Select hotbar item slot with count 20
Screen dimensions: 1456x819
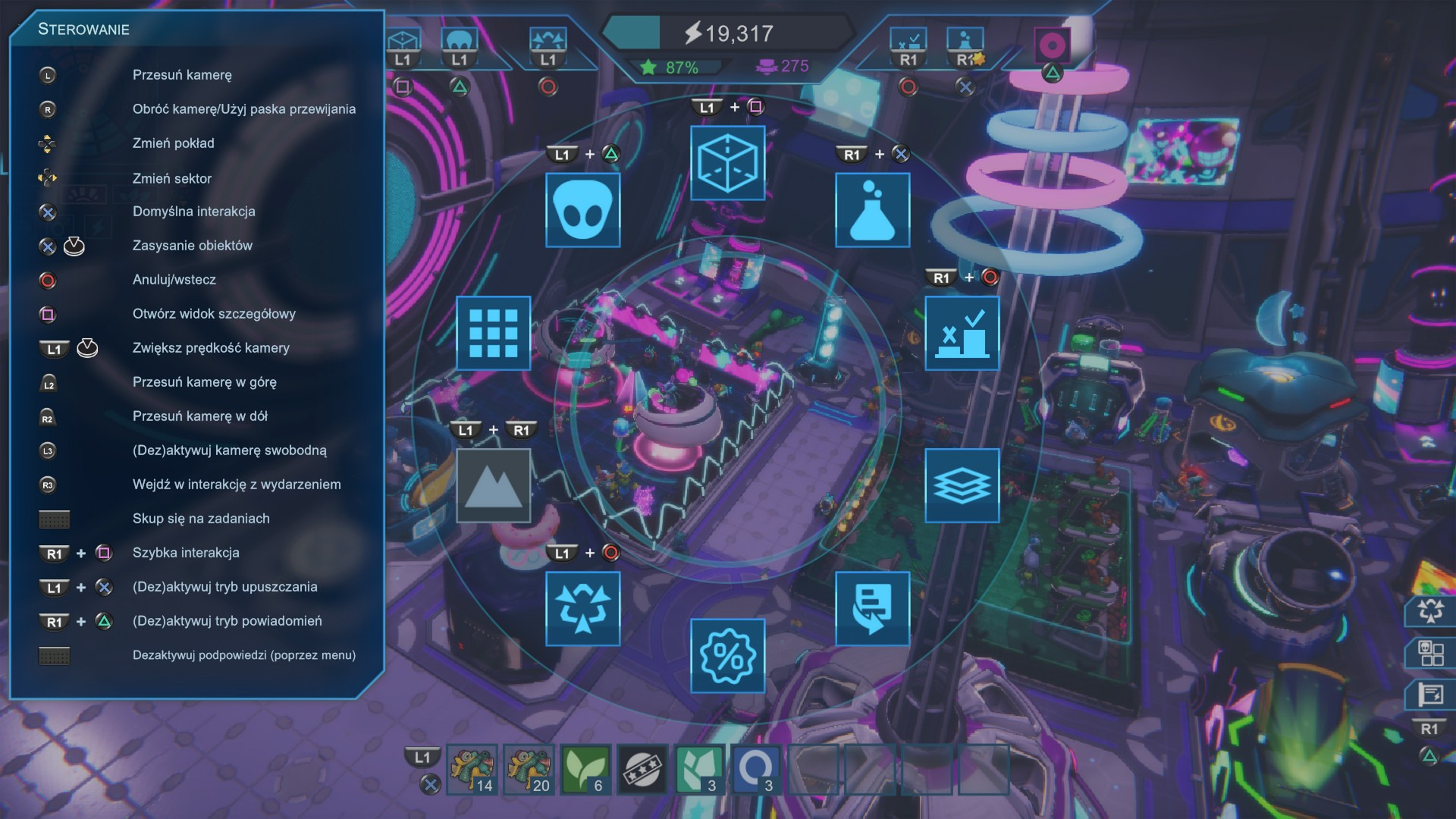click(529, 770)
